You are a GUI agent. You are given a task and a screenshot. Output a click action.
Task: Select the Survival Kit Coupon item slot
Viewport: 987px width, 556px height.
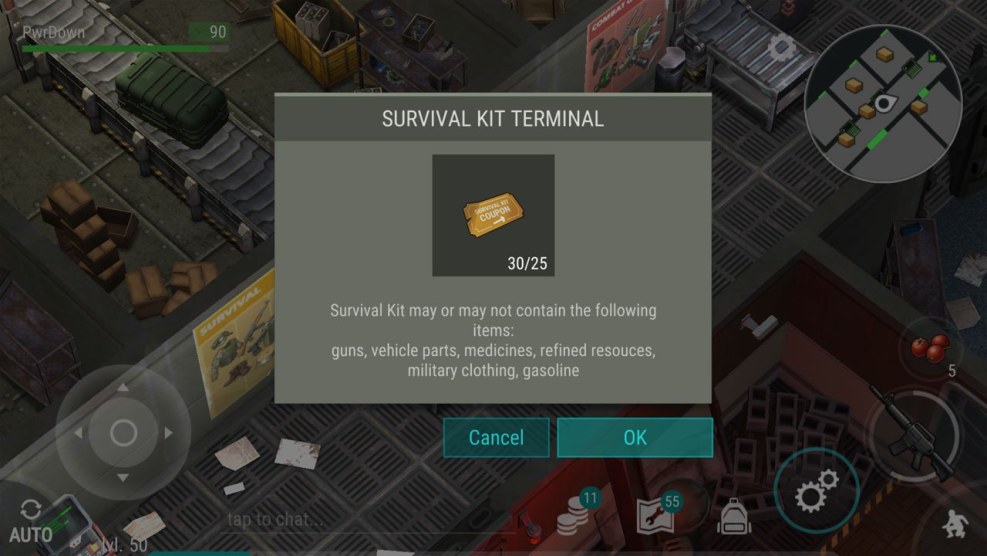[x=493, y=215]
